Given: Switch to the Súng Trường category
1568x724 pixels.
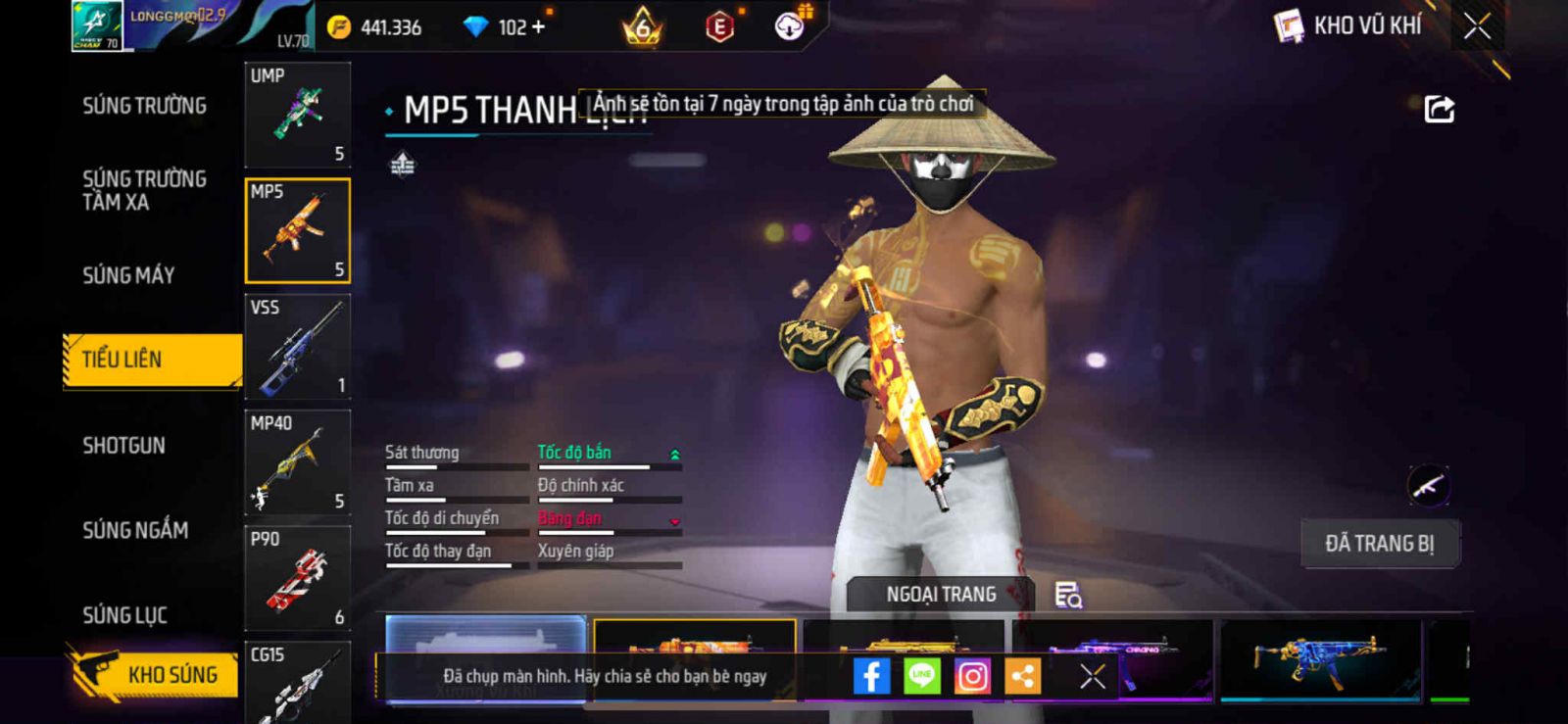Looking at the screenshot, I should point(144,106).
